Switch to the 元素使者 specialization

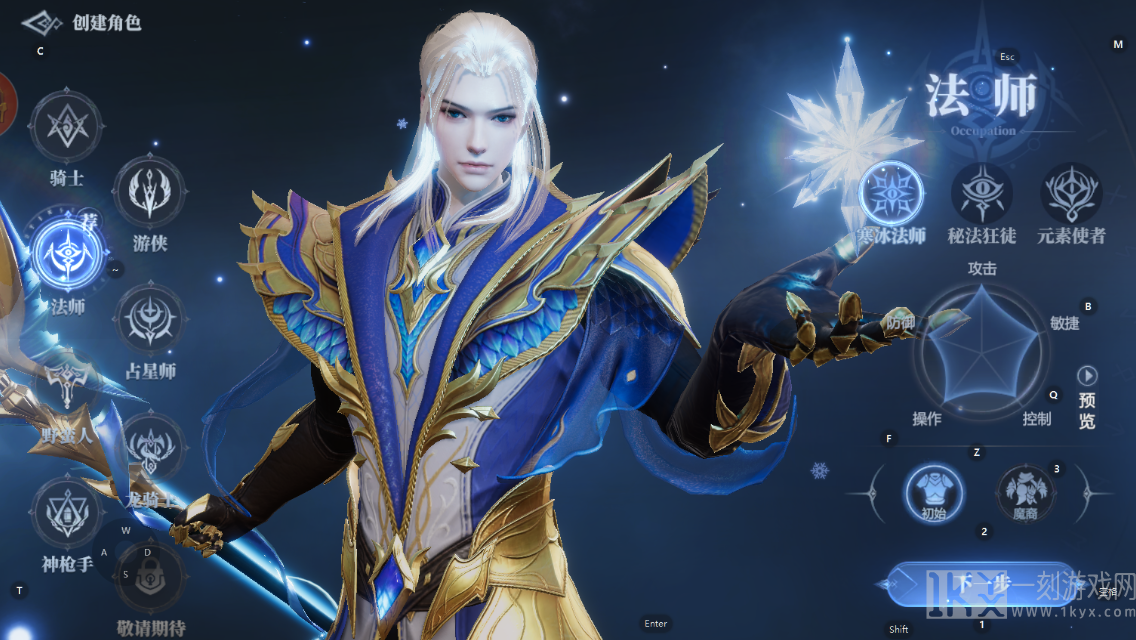click(x=1071, y=192)
